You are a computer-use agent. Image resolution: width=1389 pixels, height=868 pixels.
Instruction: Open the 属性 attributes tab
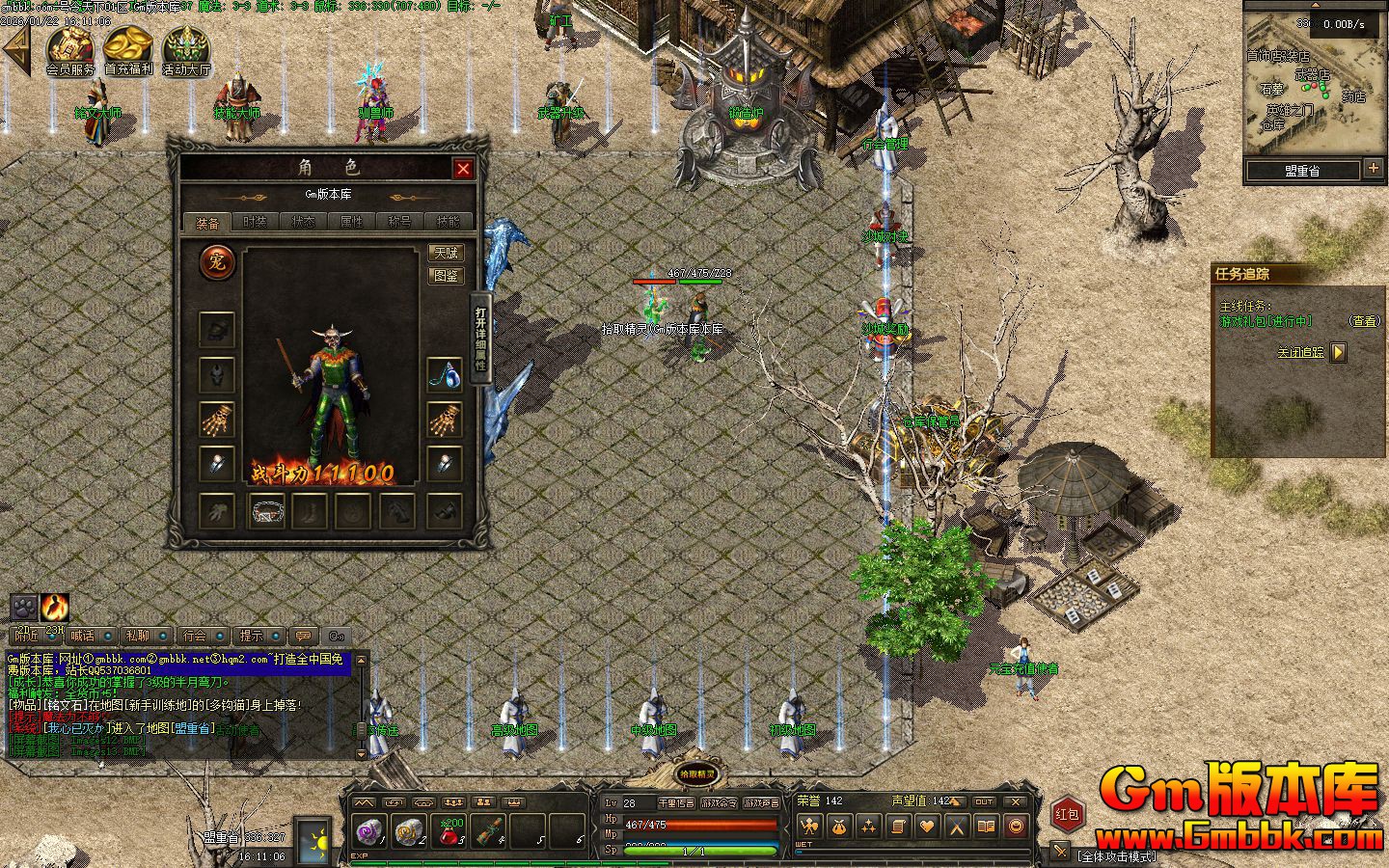click(x=351, y=222)
